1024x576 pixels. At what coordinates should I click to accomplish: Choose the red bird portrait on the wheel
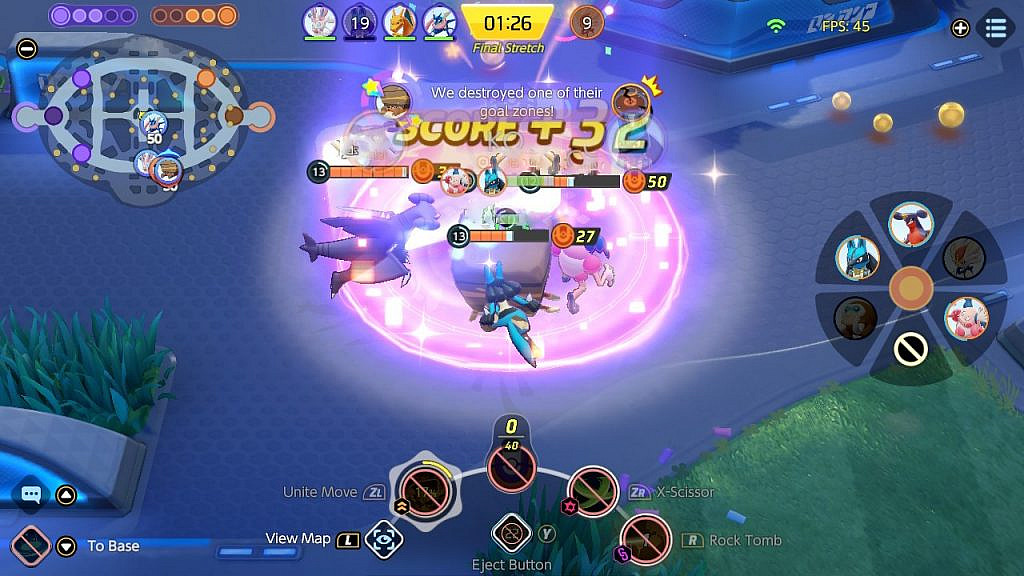click(911, 224)
